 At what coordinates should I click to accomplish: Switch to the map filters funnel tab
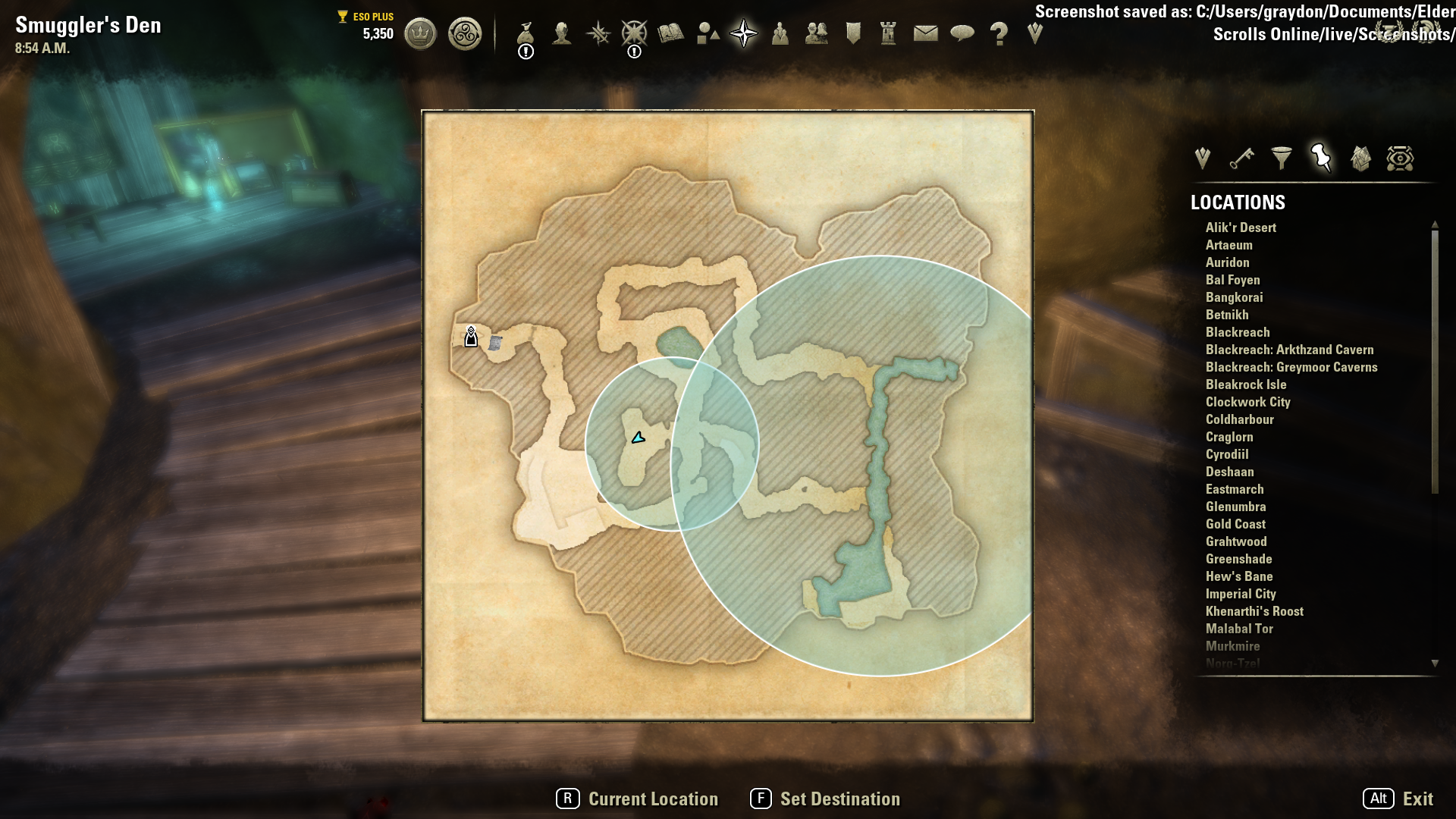(1282, 158)
